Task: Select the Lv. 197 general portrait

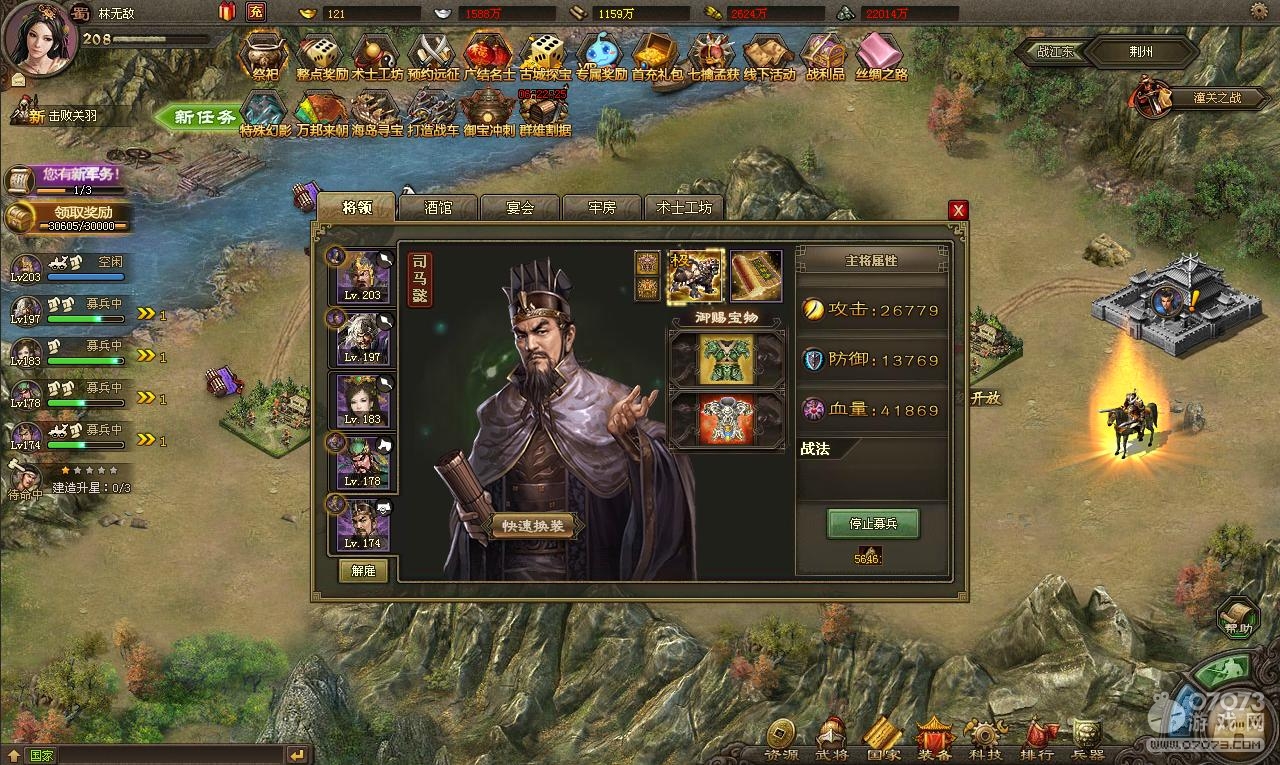Action: pyautogui.click(x=362, y=337)
